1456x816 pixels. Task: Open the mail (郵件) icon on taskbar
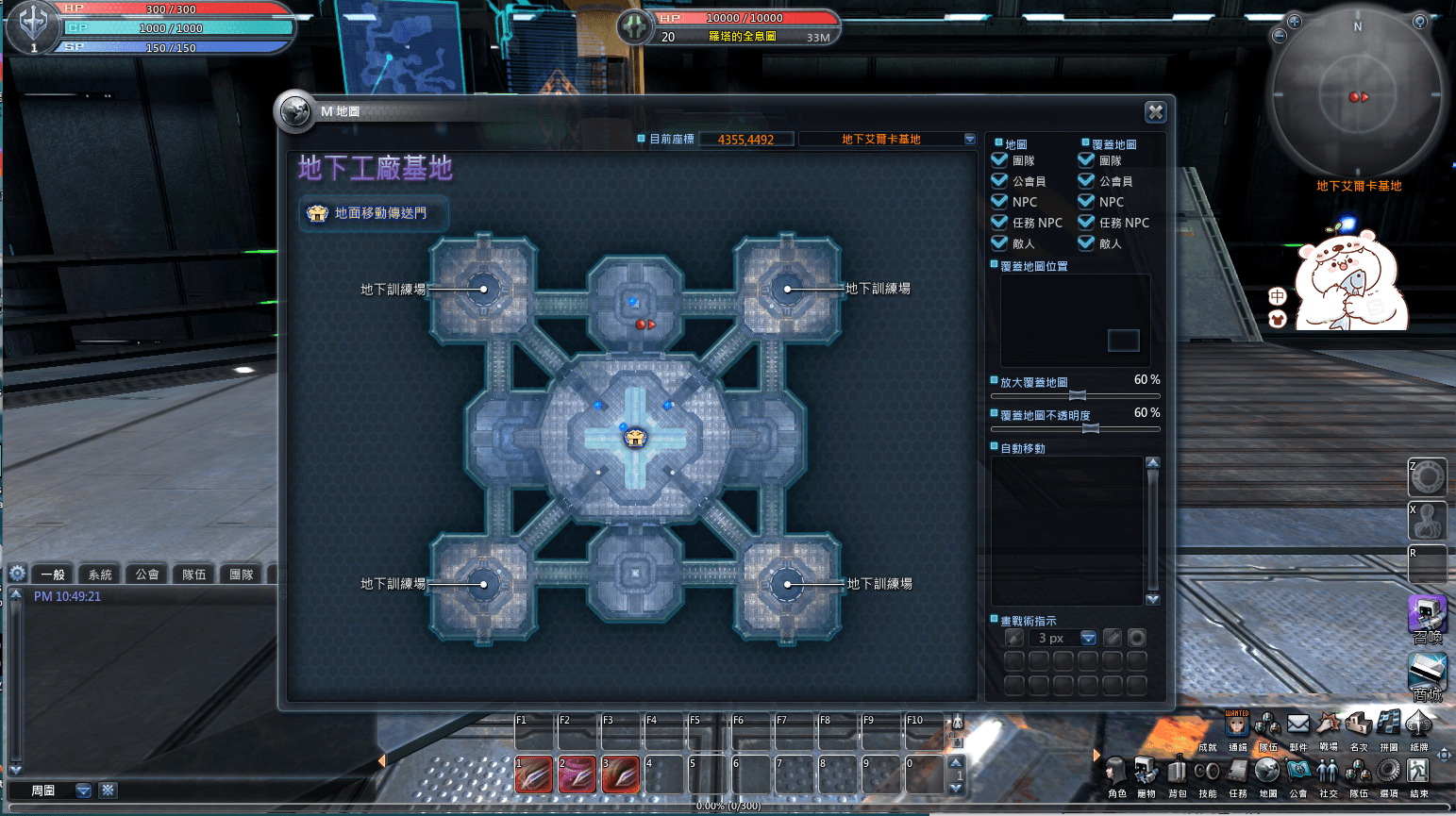pyautogui.click(x=1298, y=724)
